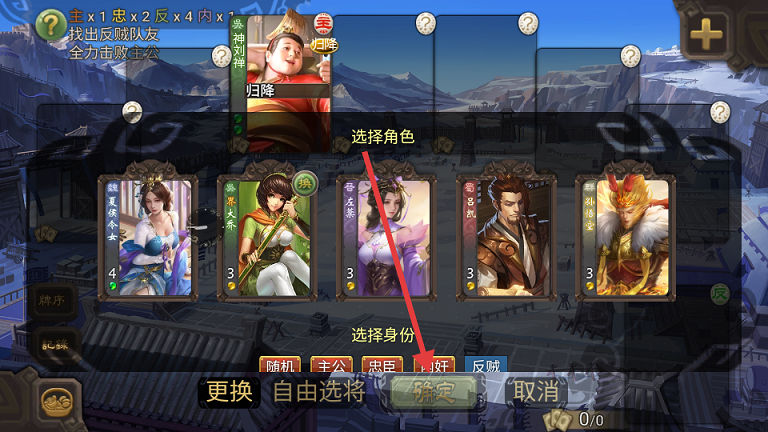Choose the 反贼 rebel identity
768x432 pixels.
(487, 367)
